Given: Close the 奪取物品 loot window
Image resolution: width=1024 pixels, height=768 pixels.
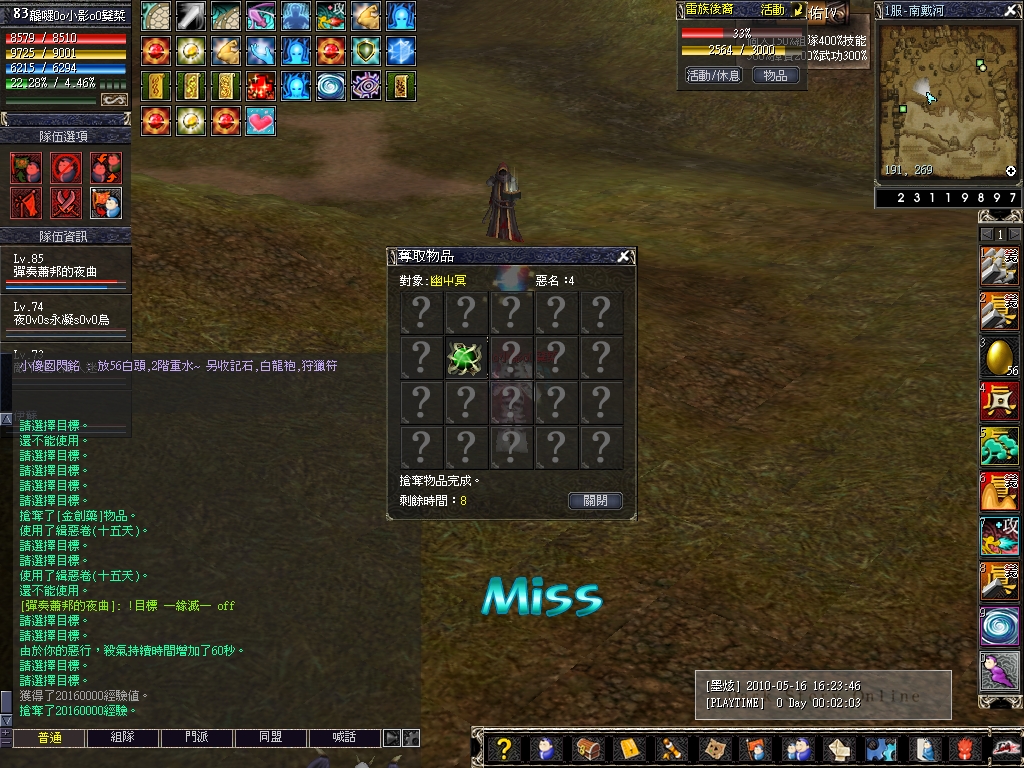Looking at the screenshot, I should tap(624, 257).
